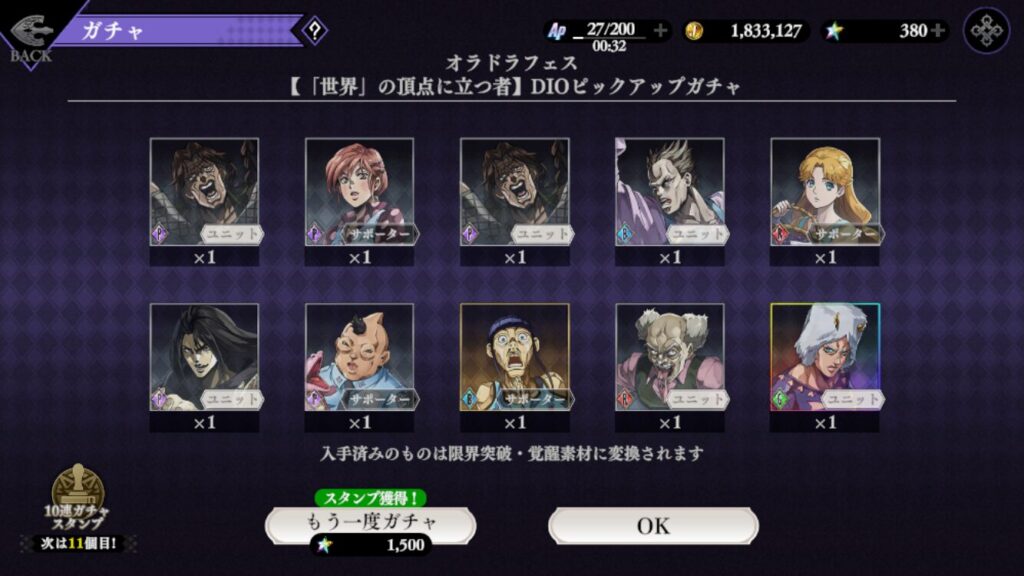The height and width of the screenshot is (576, 1024).
Task: Open the ornate menu button in the corner
Action: [986, 31]
